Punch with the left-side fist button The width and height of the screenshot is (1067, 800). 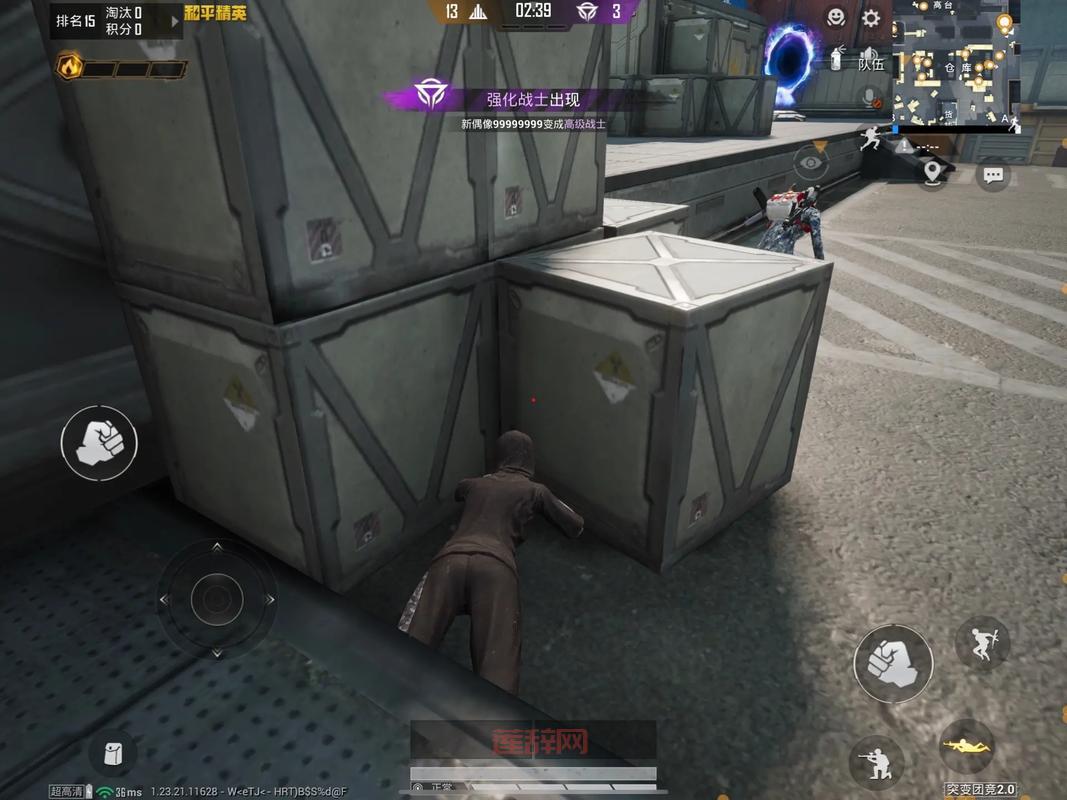(x=99, y=441)
